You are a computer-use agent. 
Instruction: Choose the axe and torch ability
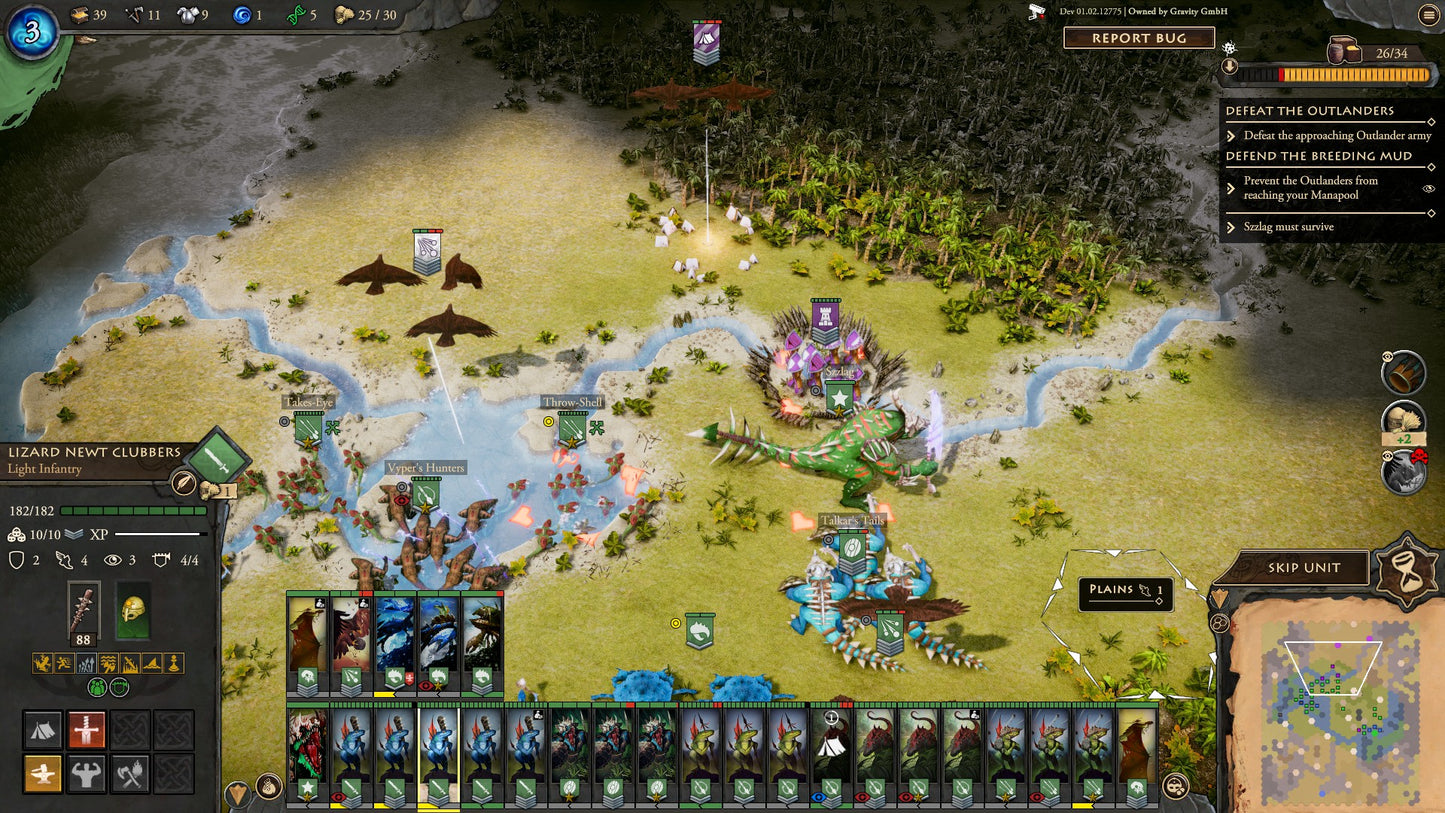click(x=131, y=773)
